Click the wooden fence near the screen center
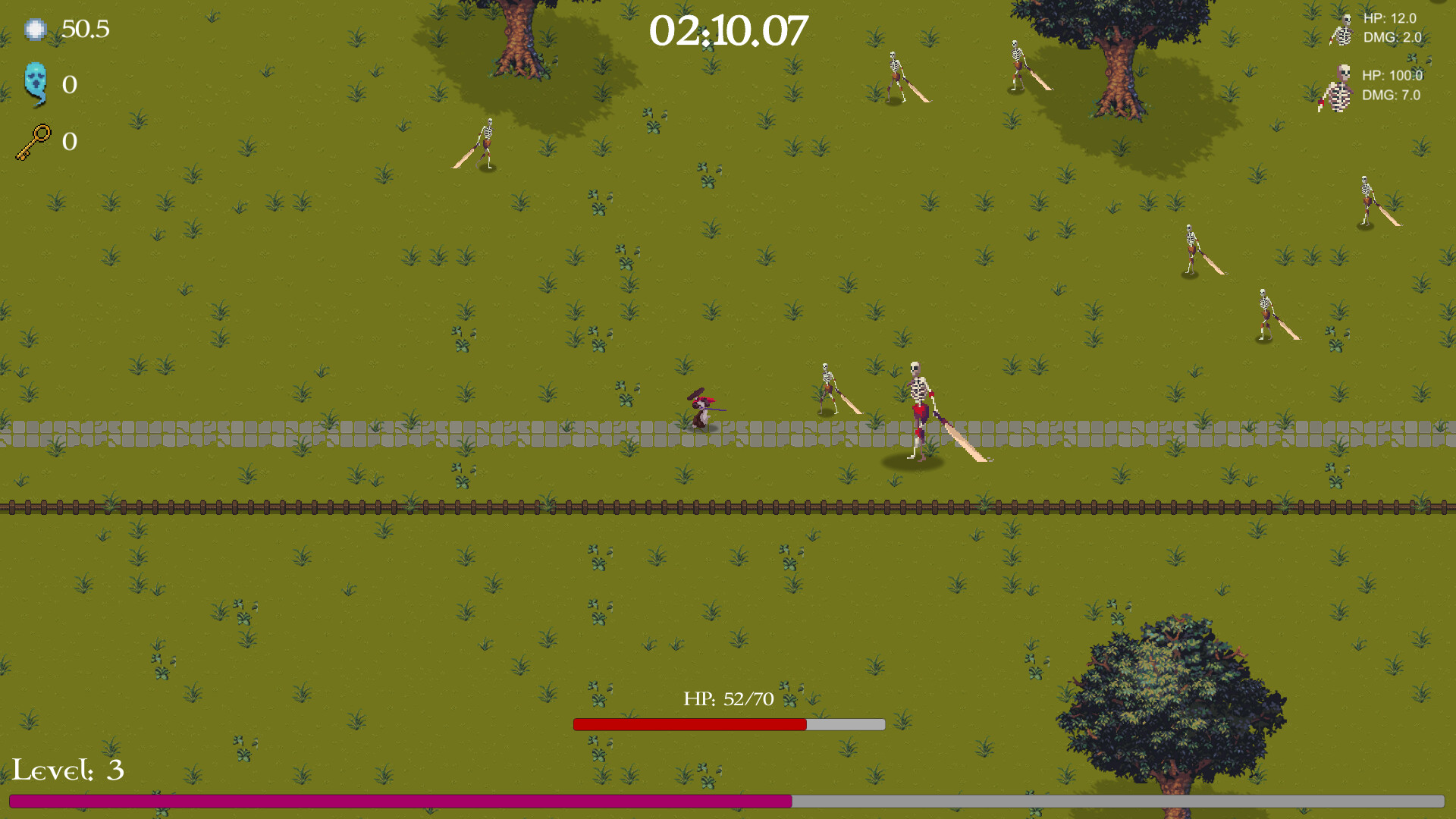The image size is (1456, 819). click(728, 507)
